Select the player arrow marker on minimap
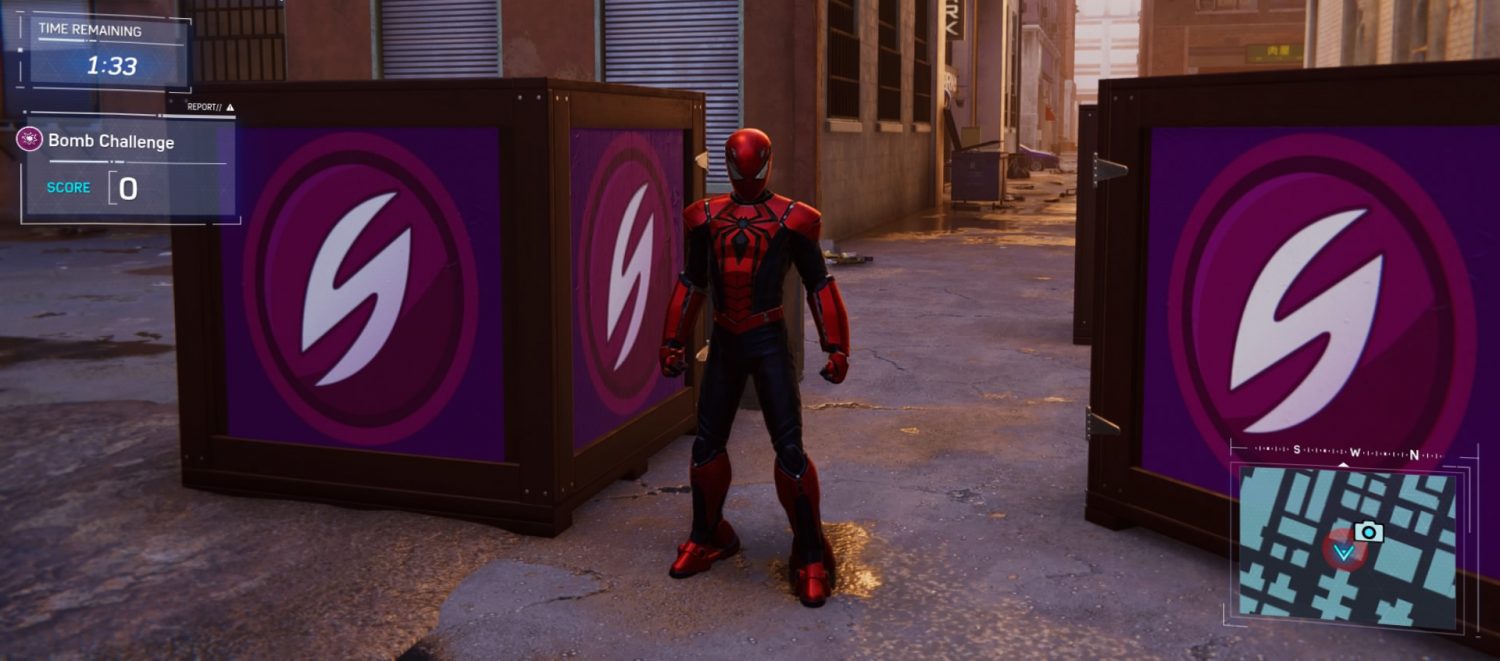Screen dimensions: 1500x661 [x=1345, y=552]
